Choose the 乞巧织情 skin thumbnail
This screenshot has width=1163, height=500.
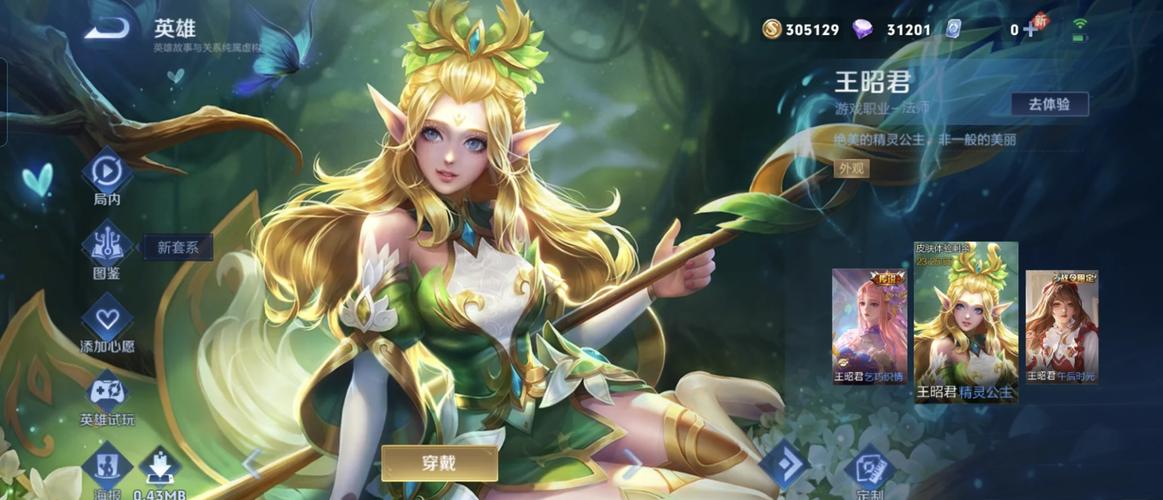(870, 327)
